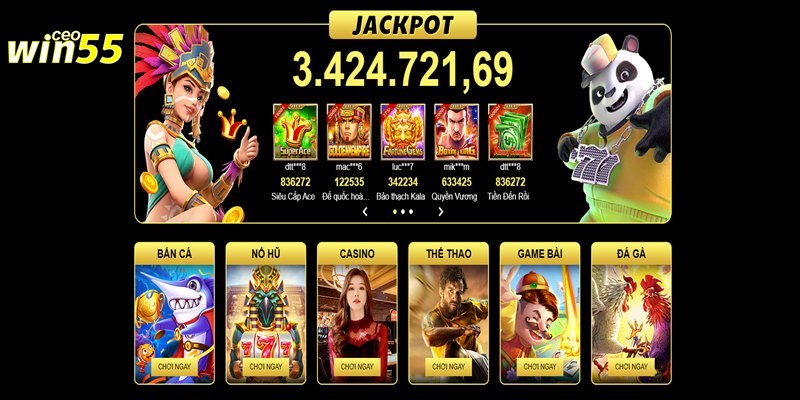The width and height of the screenshot is (800, 400).
Task: Select the Bắn Cá category header
Action: pyautogui.click(x=175, y=254)
